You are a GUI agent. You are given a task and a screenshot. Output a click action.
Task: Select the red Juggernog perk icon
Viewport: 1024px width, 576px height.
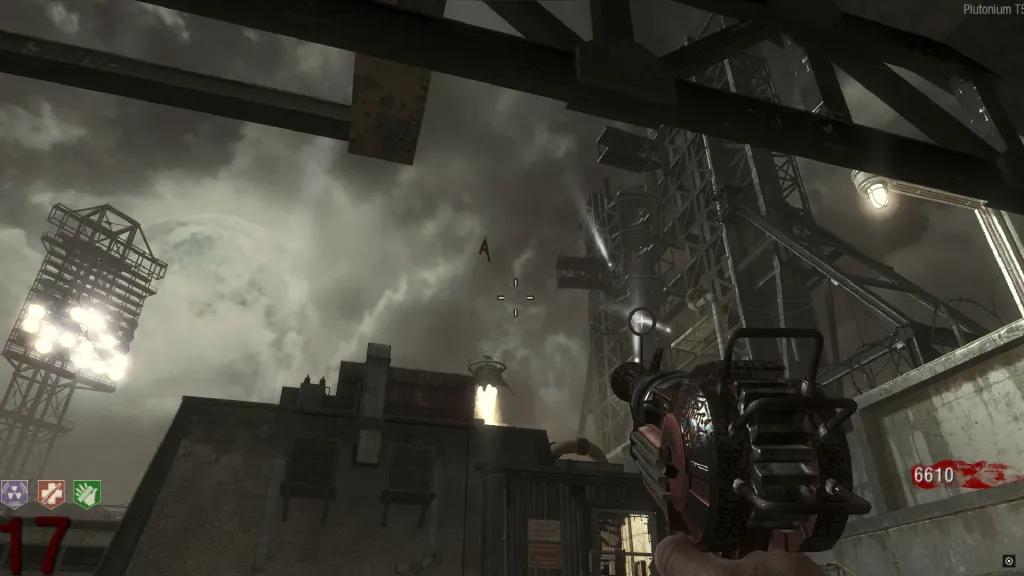50,493
